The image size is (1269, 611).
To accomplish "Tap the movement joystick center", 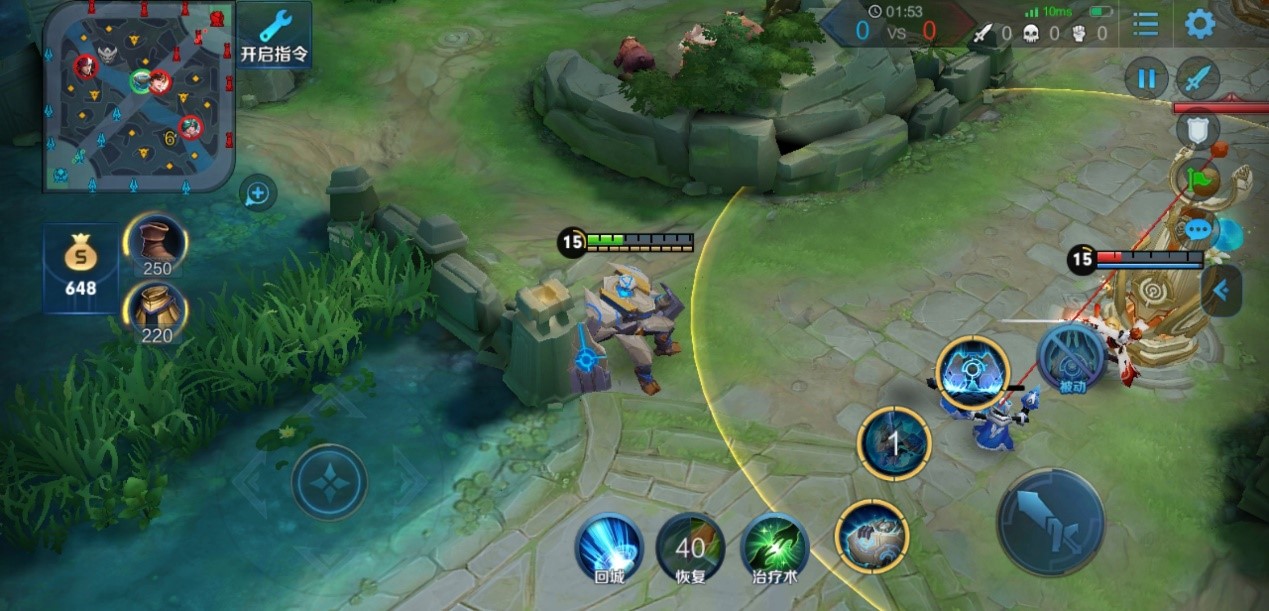I will (329, 482).
